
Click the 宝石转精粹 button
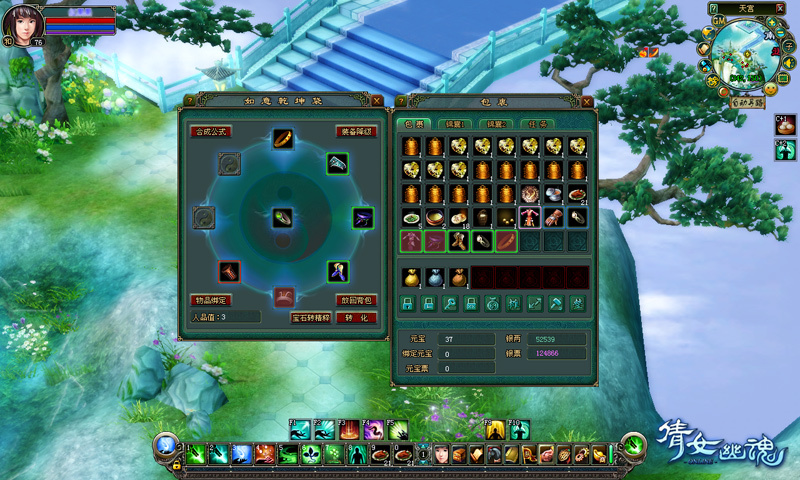tap(311, 317)
